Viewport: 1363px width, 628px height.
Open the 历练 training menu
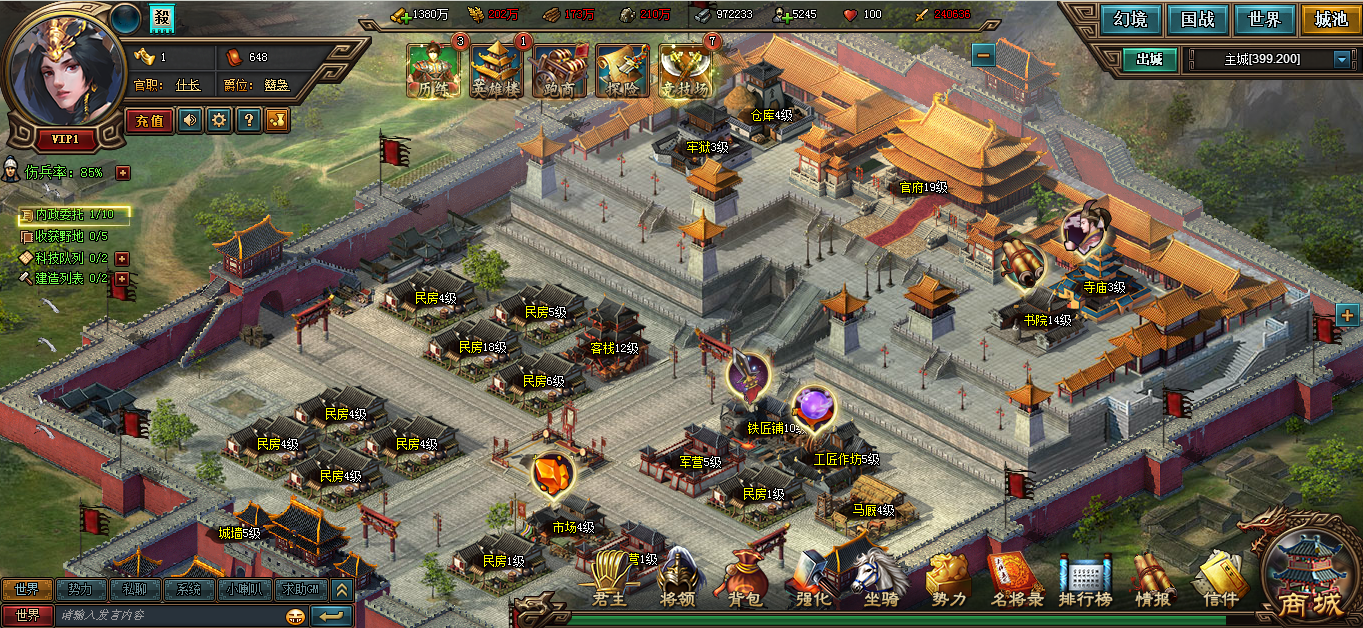click(x=430, y=70)
